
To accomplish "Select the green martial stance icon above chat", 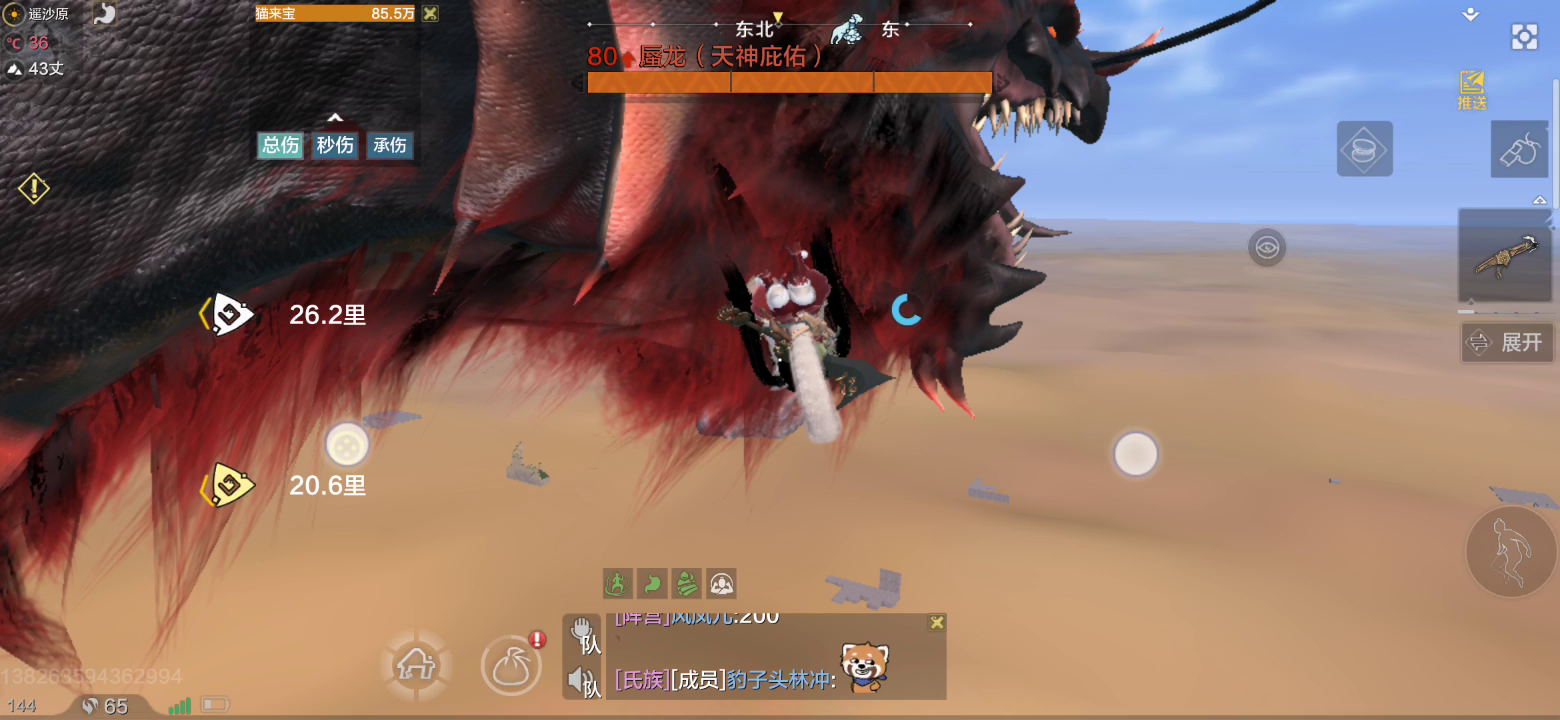I will pos(615,584).
